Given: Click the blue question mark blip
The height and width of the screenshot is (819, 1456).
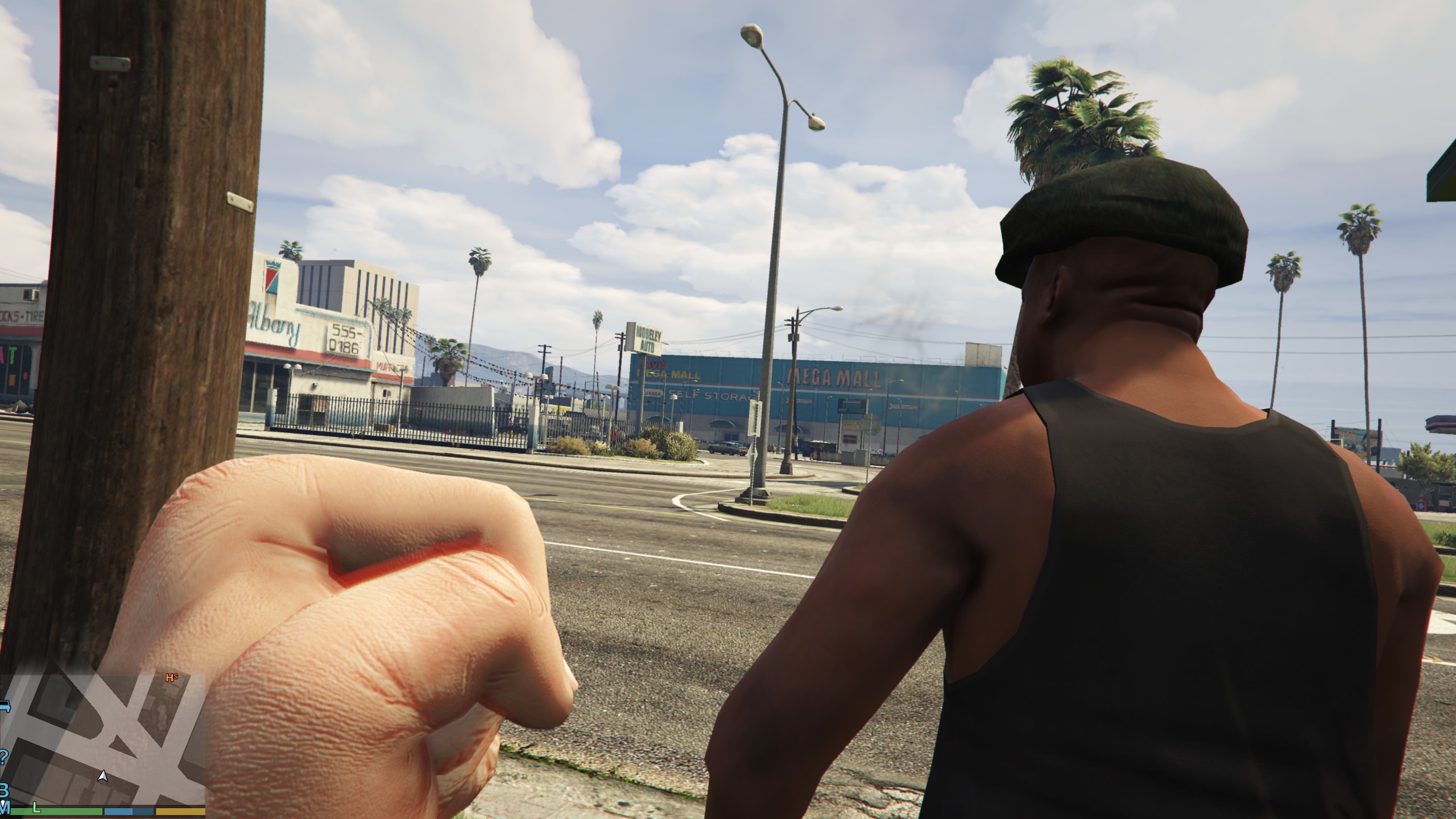Looking at the screenshot, I should point(4,757).
